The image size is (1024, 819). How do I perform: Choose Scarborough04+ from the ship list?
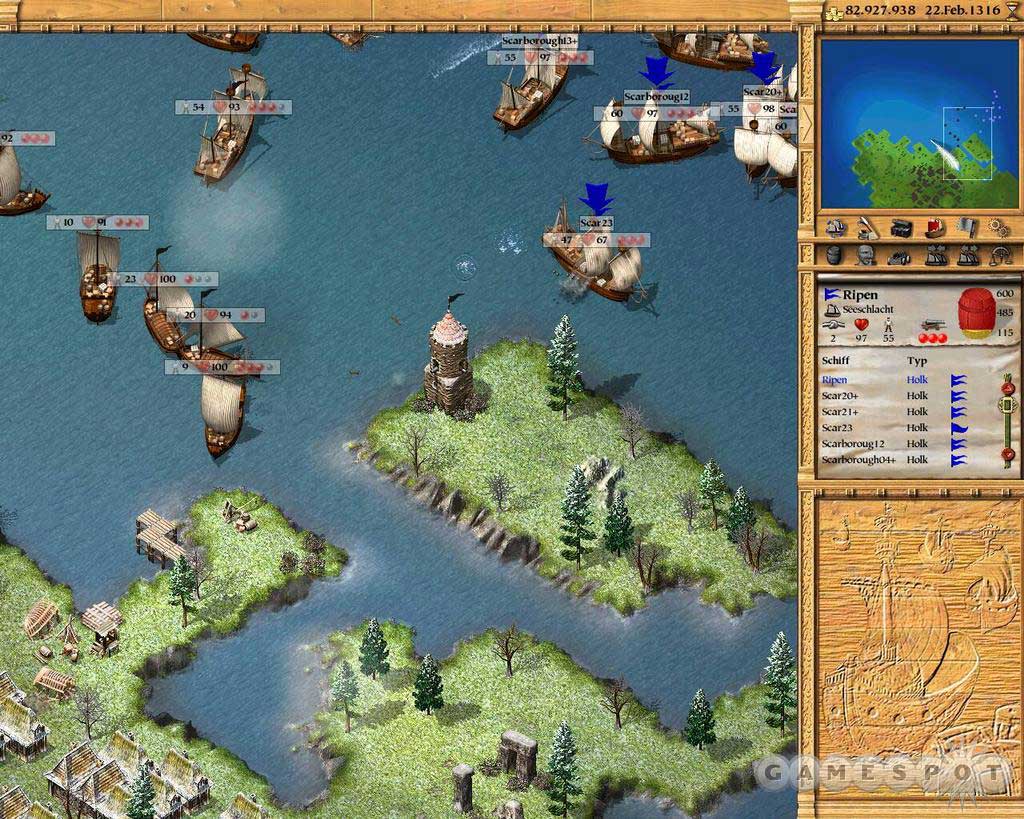tap(858, 460)
